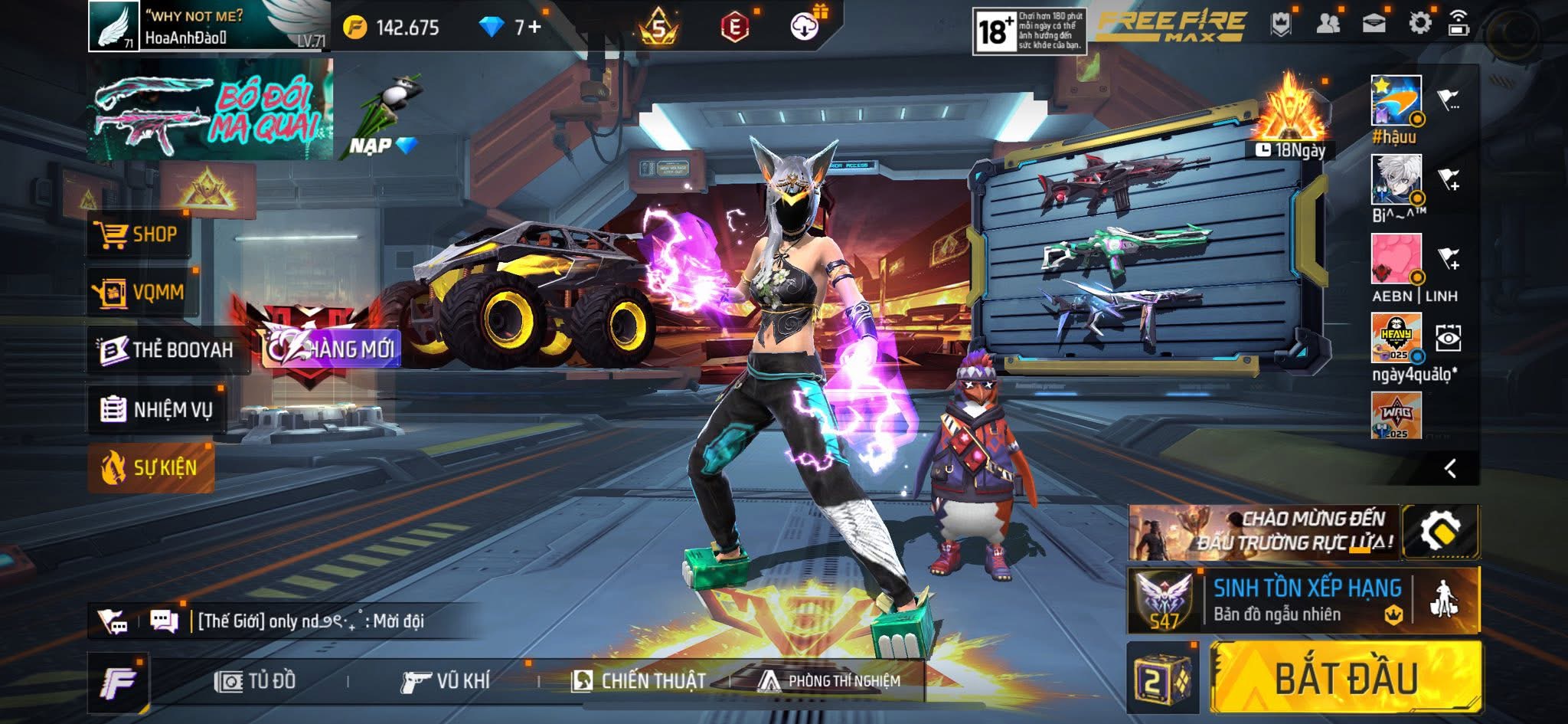Send friend invite flag next to Bi^~^™

(1450, 176)
